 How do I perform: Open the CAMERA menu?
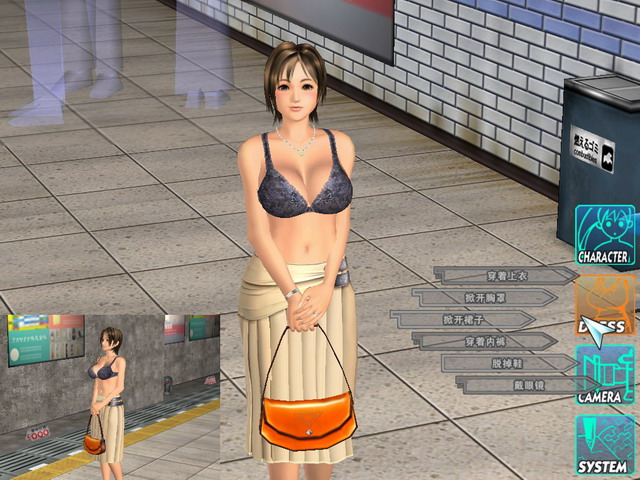[604, 375]
